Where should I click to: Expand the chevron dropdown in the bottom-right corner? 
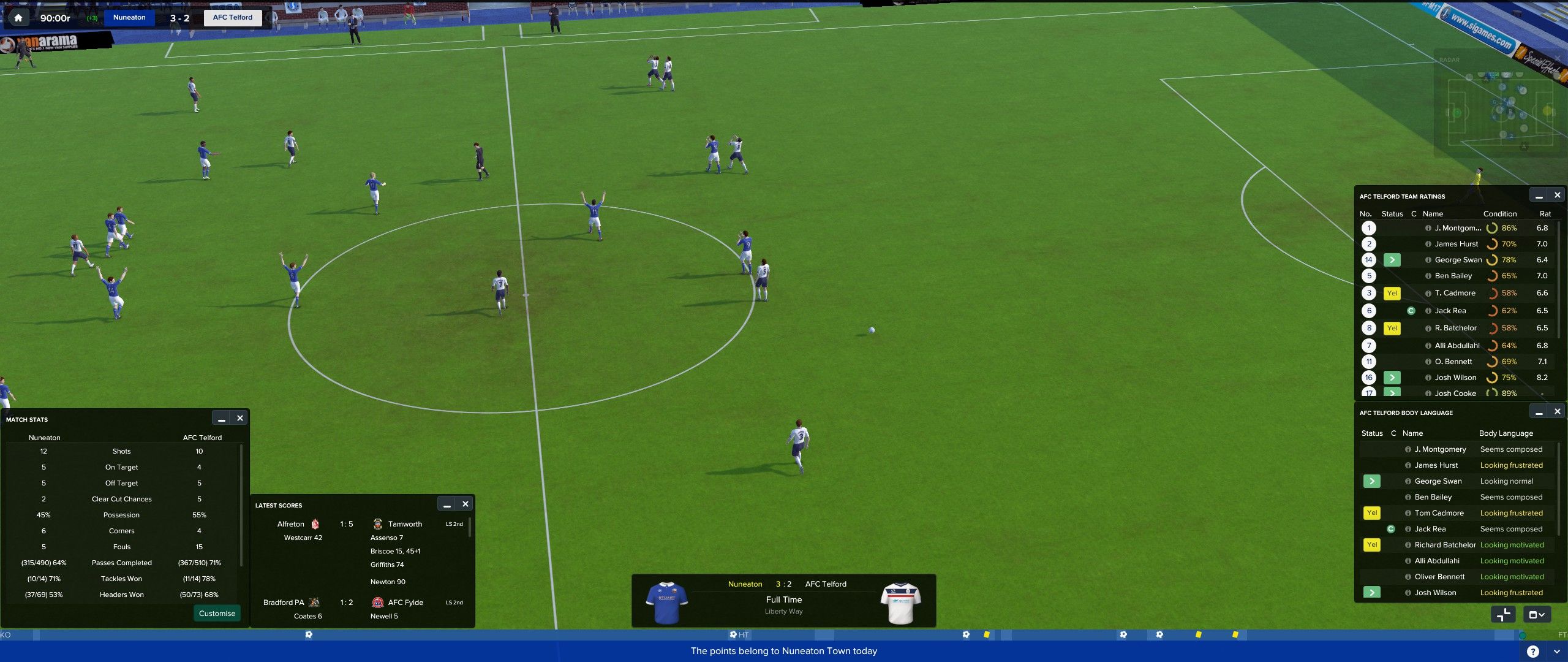pos(1558,652)
